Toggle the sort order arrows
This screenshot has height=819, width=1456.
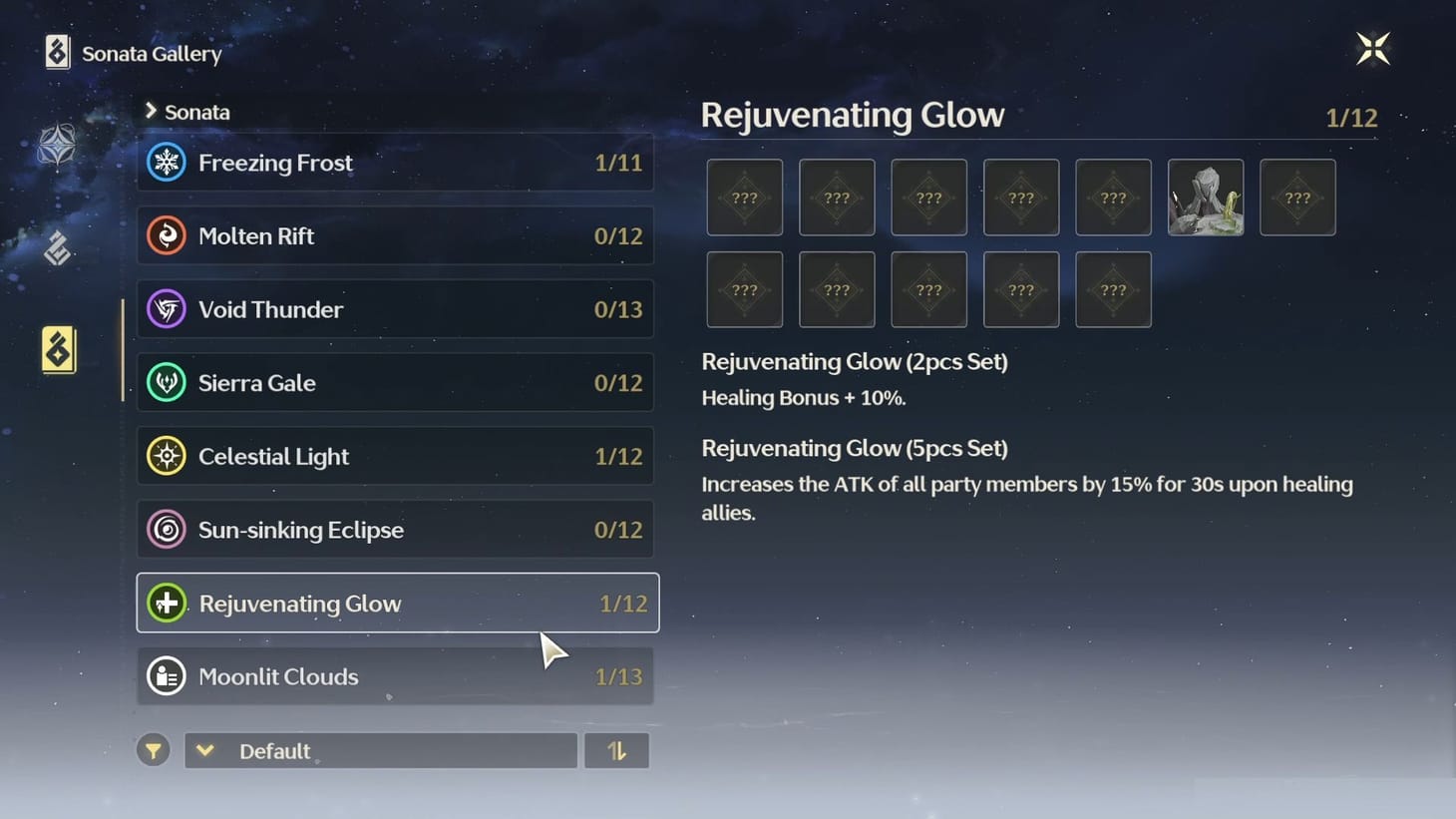(x=617, y=750)
